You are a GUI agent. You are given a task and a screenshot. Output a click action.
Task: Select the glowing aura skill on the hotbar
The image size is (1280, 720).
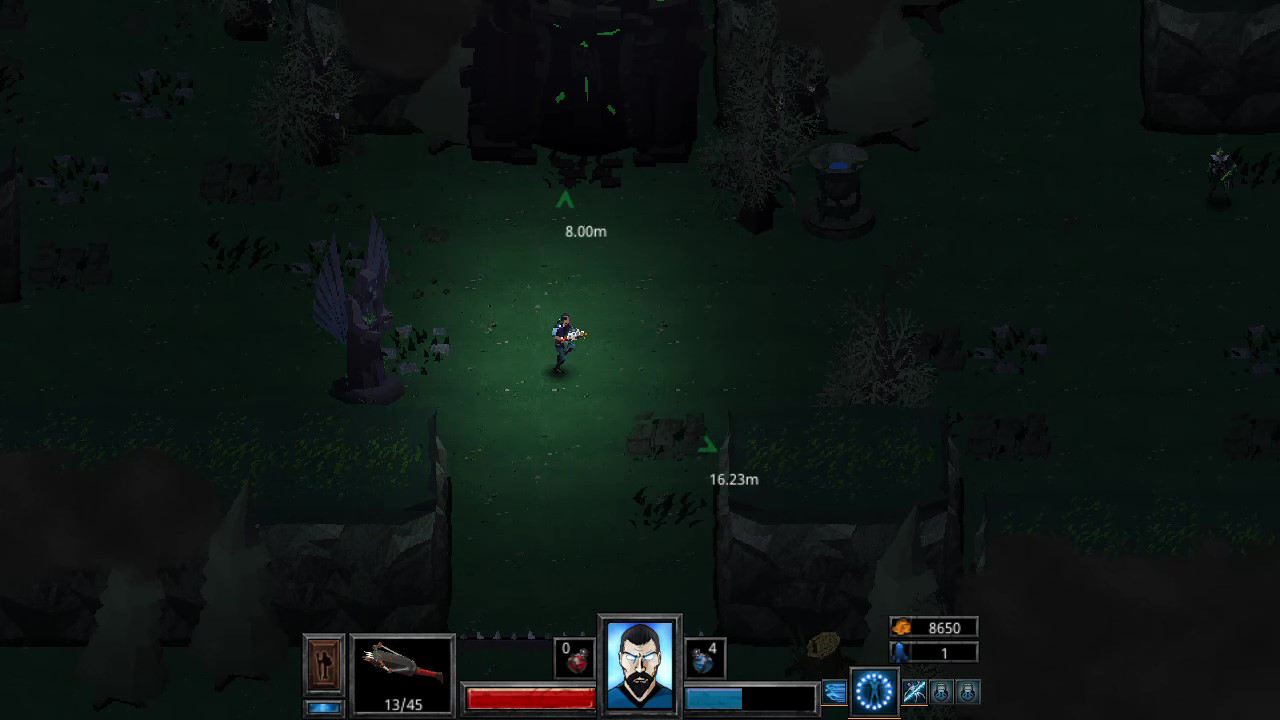coord(874,690)
